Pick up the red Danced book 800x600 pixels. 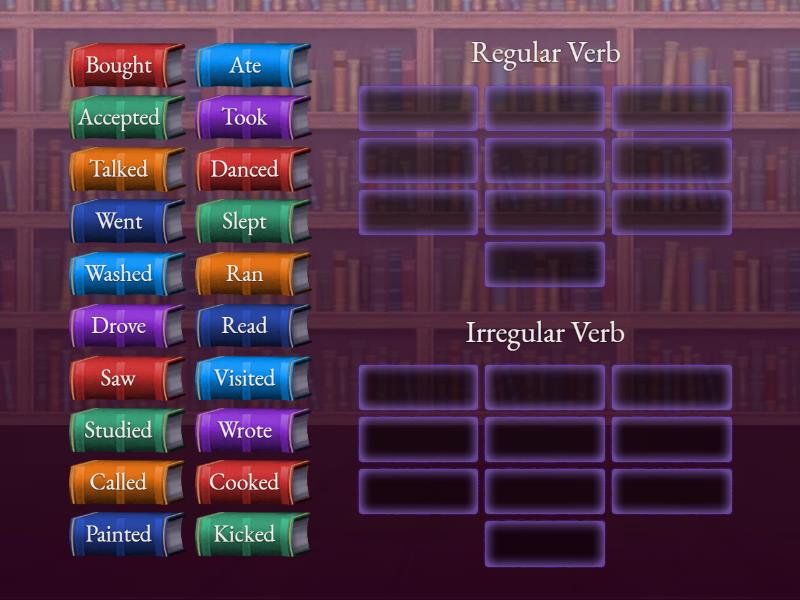245,170
